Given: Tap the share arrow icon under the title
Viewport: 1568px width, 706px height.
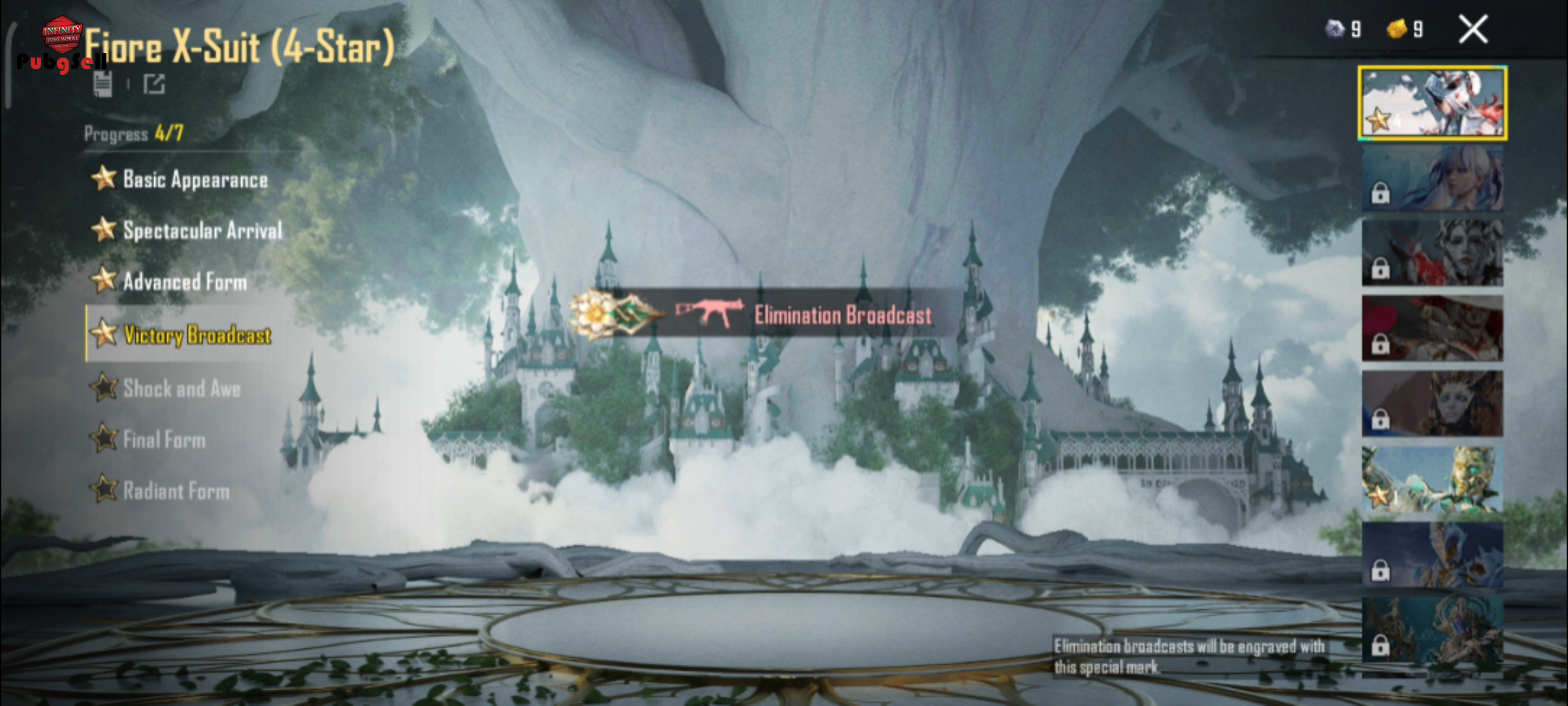Looking at the screenshot, I should click(x=154, y=84).
